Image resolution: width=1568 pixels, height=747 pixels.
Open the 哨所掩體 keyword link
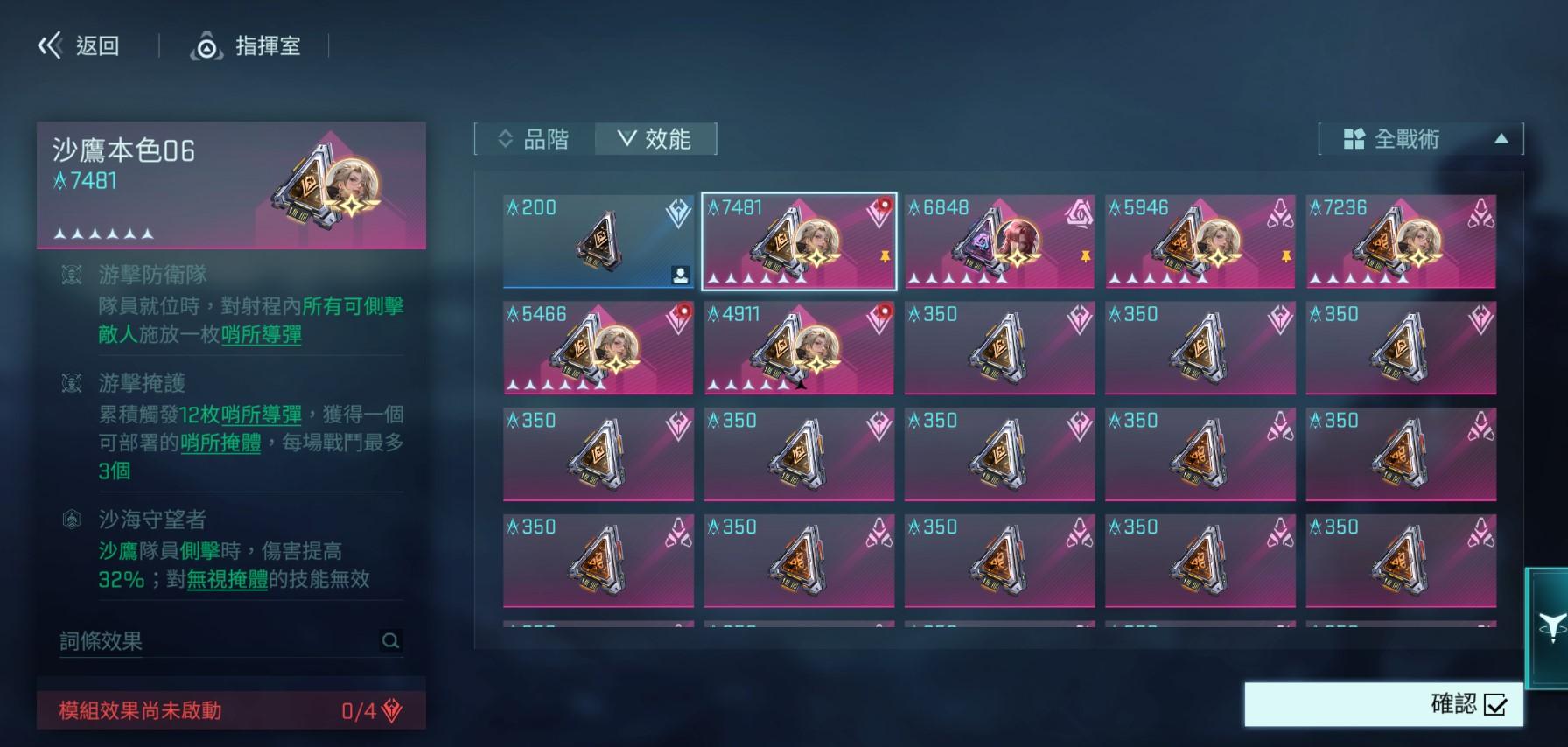pyautogui.click(x=220, y=443)
